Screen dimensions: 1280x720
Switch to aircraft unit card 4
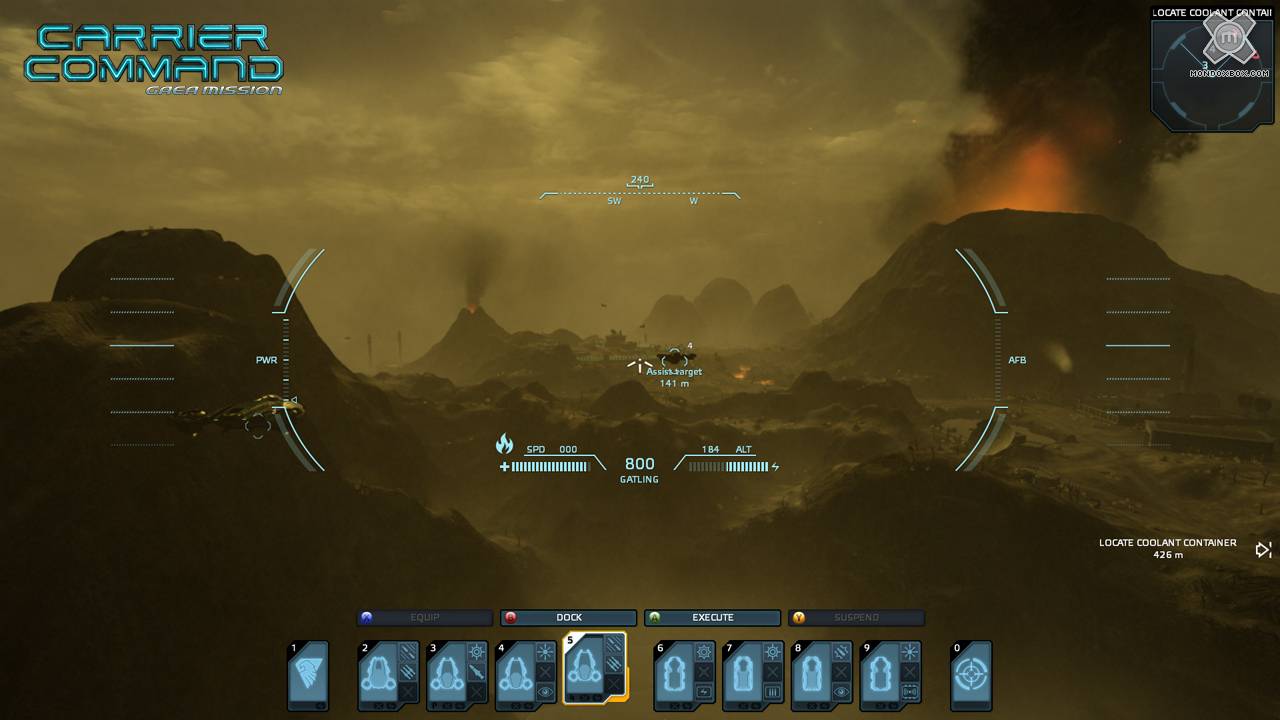click(x=526, y=676)
